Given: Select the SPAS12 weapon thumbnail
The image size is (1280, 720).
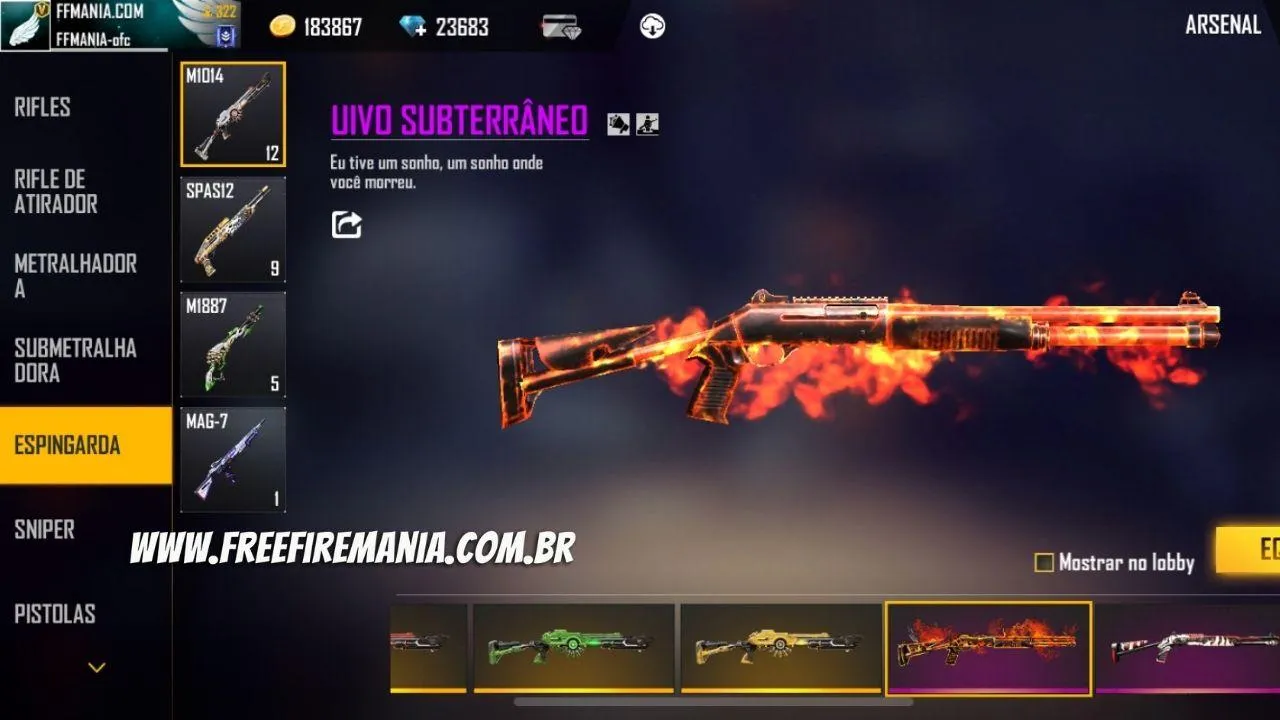Looking at the screenshot, I should [232, 231].
